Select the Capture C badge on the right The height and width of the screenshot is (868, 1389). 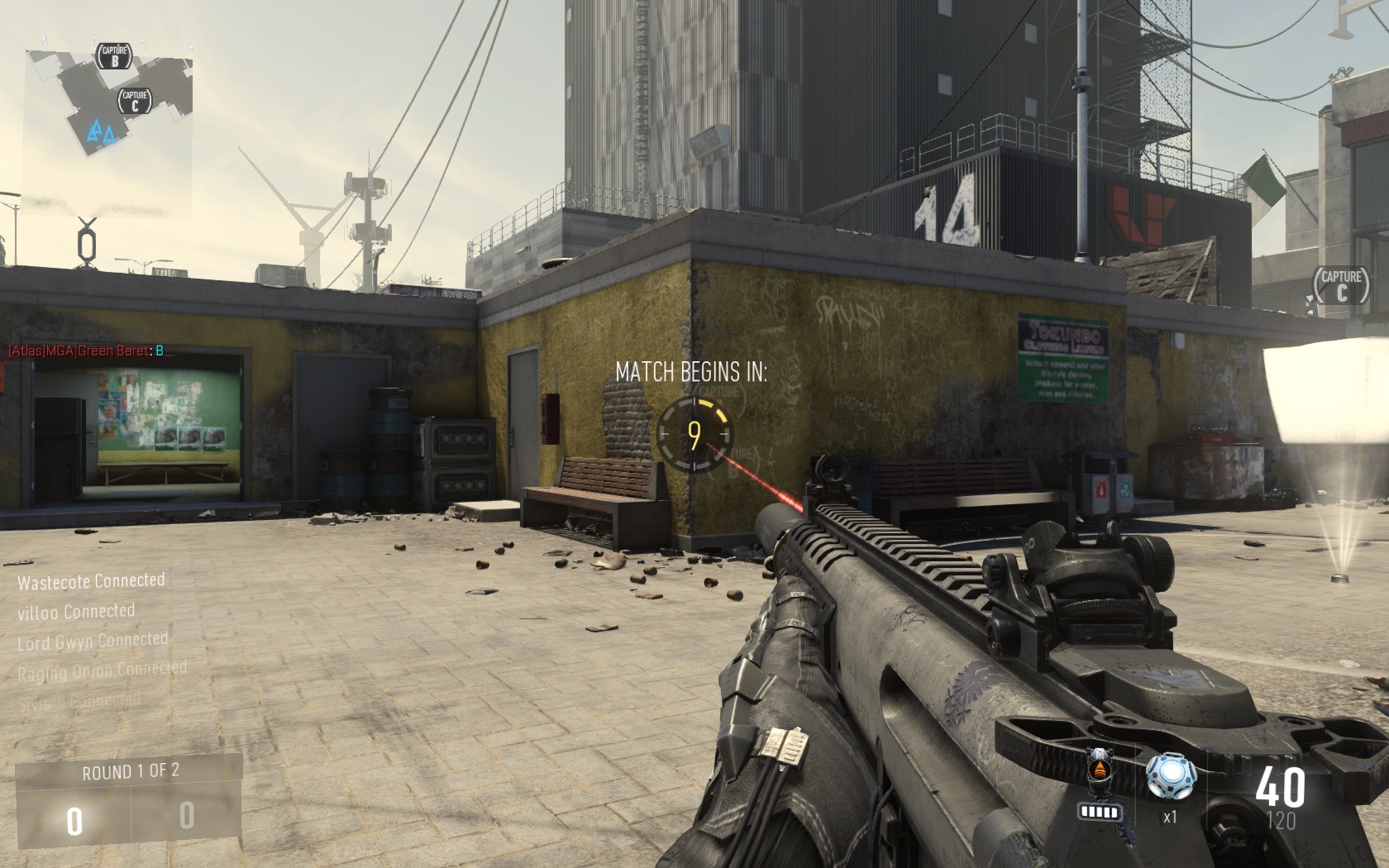click(1343, 286)
